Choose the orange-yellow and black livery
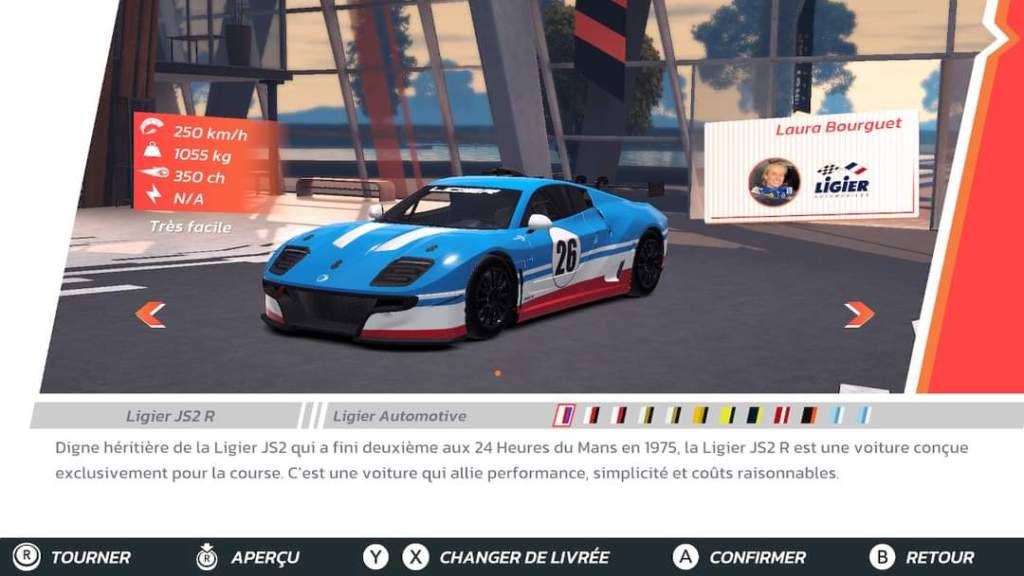 700,415
